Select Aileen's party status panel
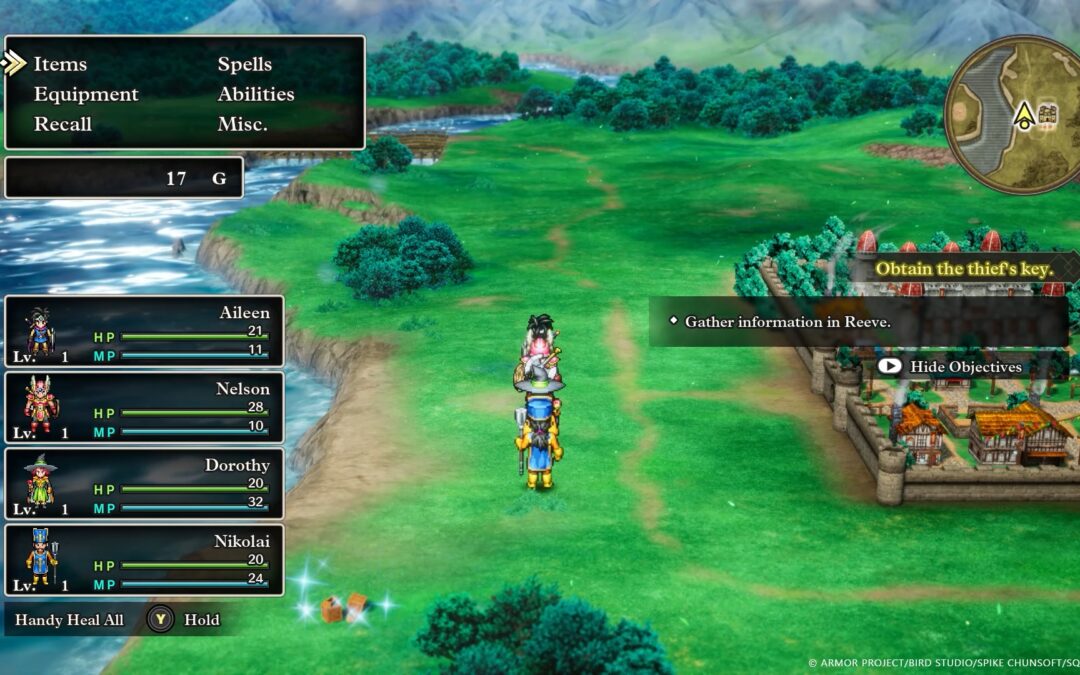 click(x=144, y=331)
